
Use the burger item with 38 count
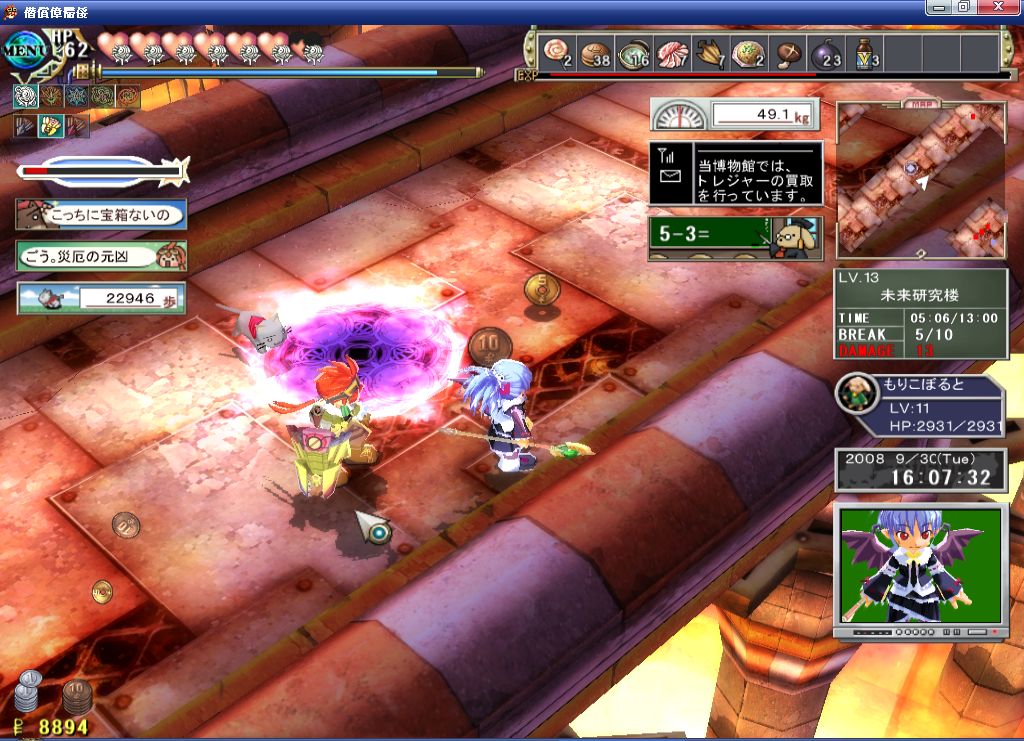coord(596,51)
